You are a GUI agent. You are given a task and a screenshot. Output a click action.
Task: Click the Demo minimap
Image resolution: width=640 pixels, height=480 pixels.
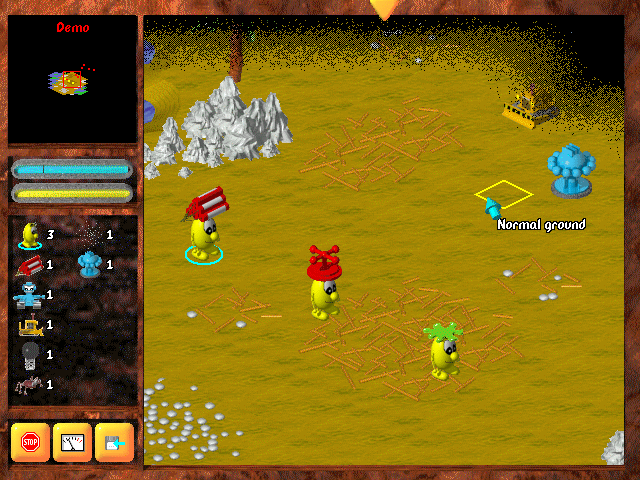click(72, 80)
